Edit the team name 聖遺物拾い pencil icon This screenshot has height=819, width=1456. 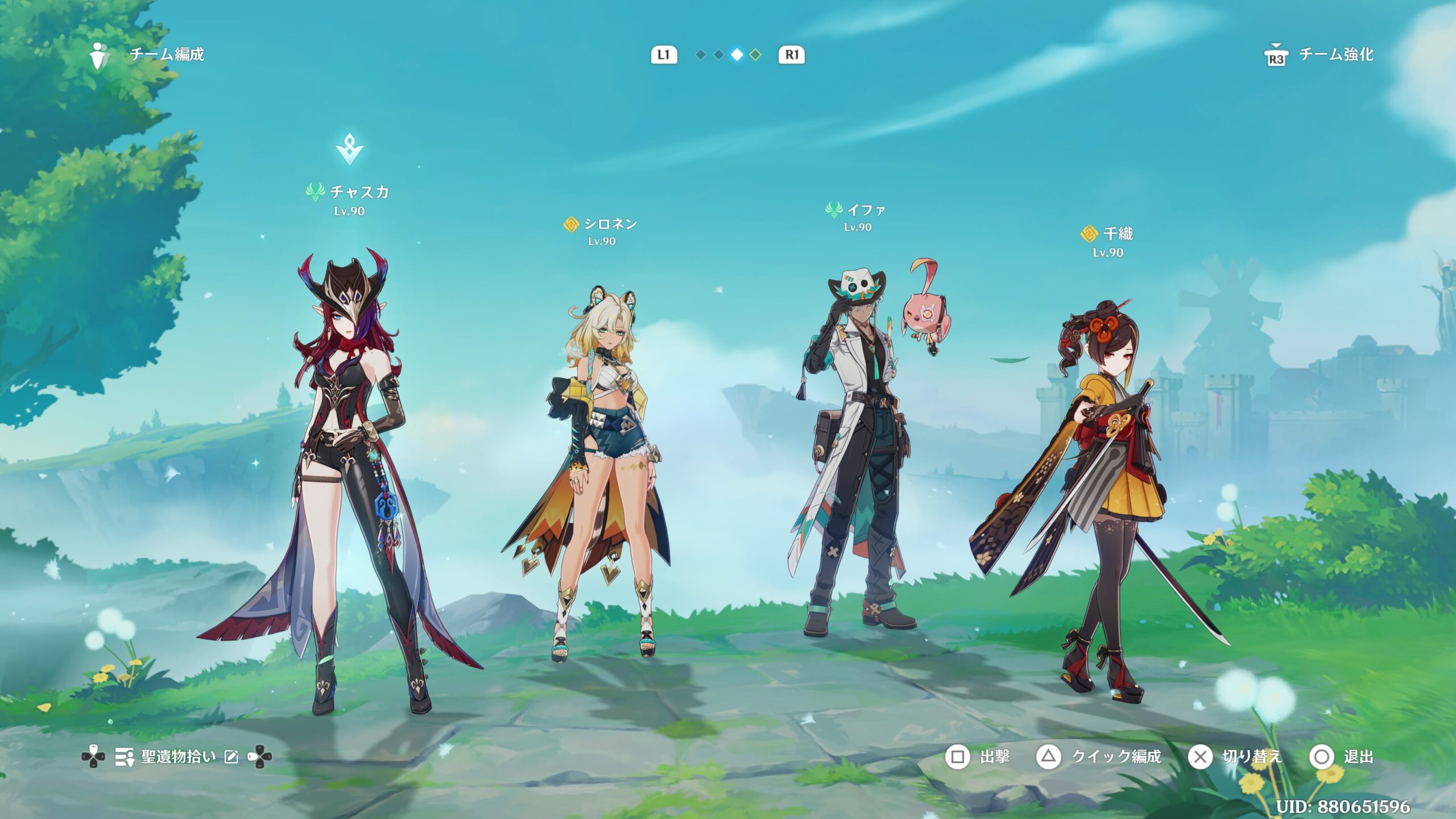[x=231, y=757]
